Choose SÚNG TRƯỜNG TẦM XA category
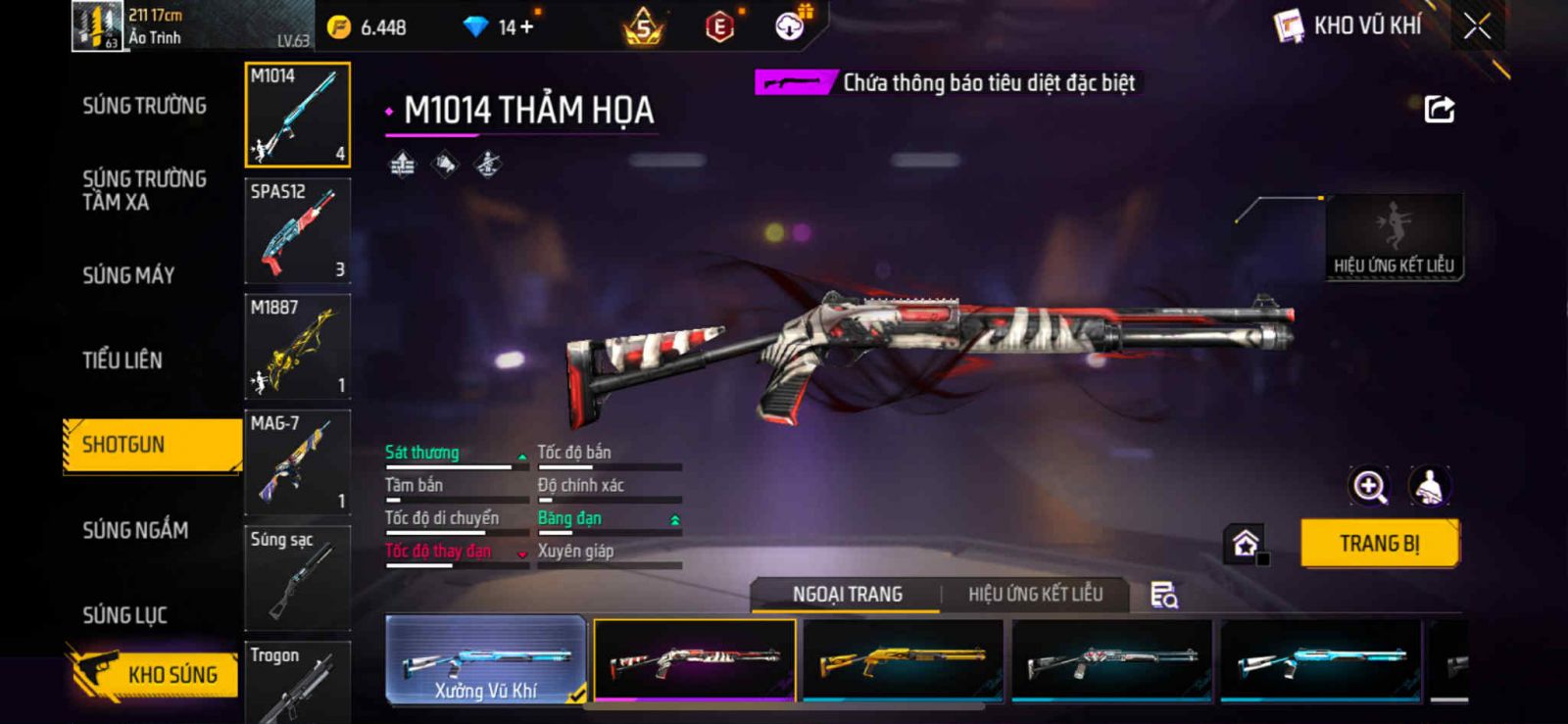The height and width of the screenshot is (724, 1568). [144, 190]
